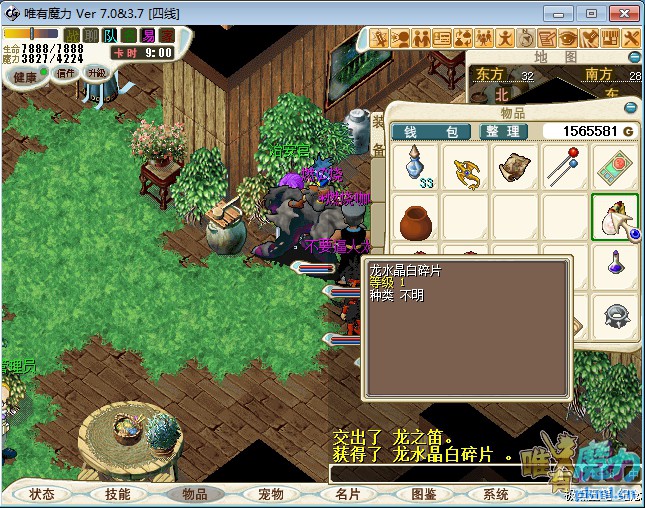
Task: Switch to the 技能 skills tab
Action: 110,494
